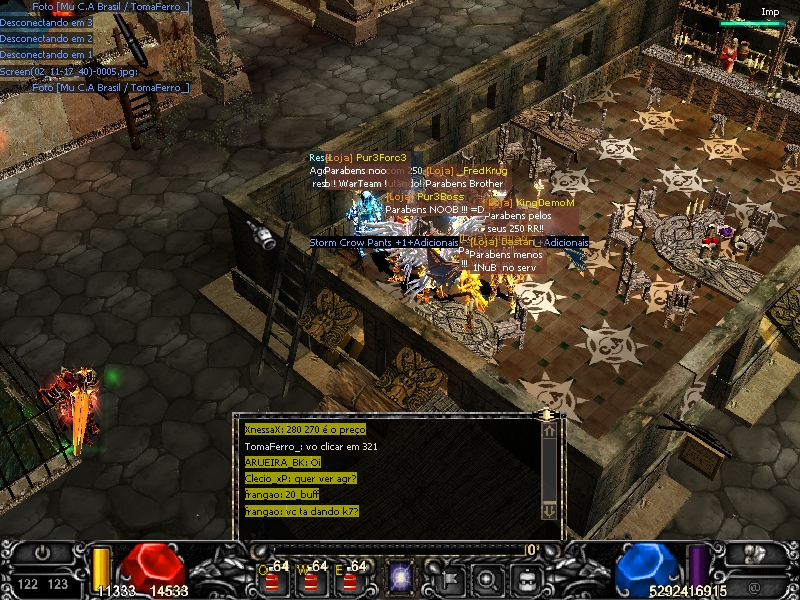Click the round magnifier icon button

(486, 577)
